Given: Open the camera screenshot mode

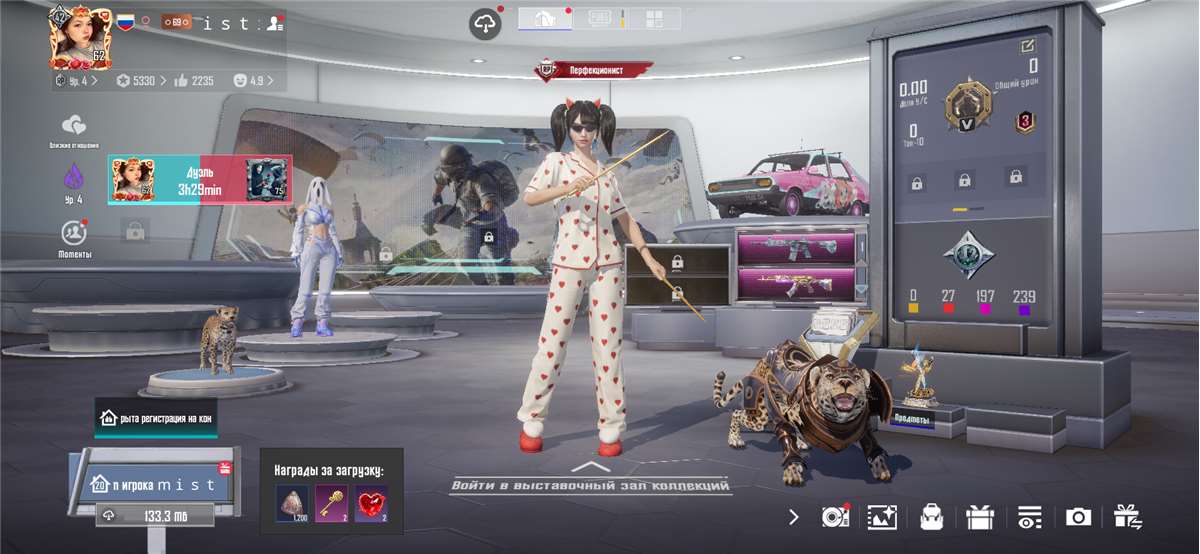Looking at the screenshot, I should (x=1078, y=516).
